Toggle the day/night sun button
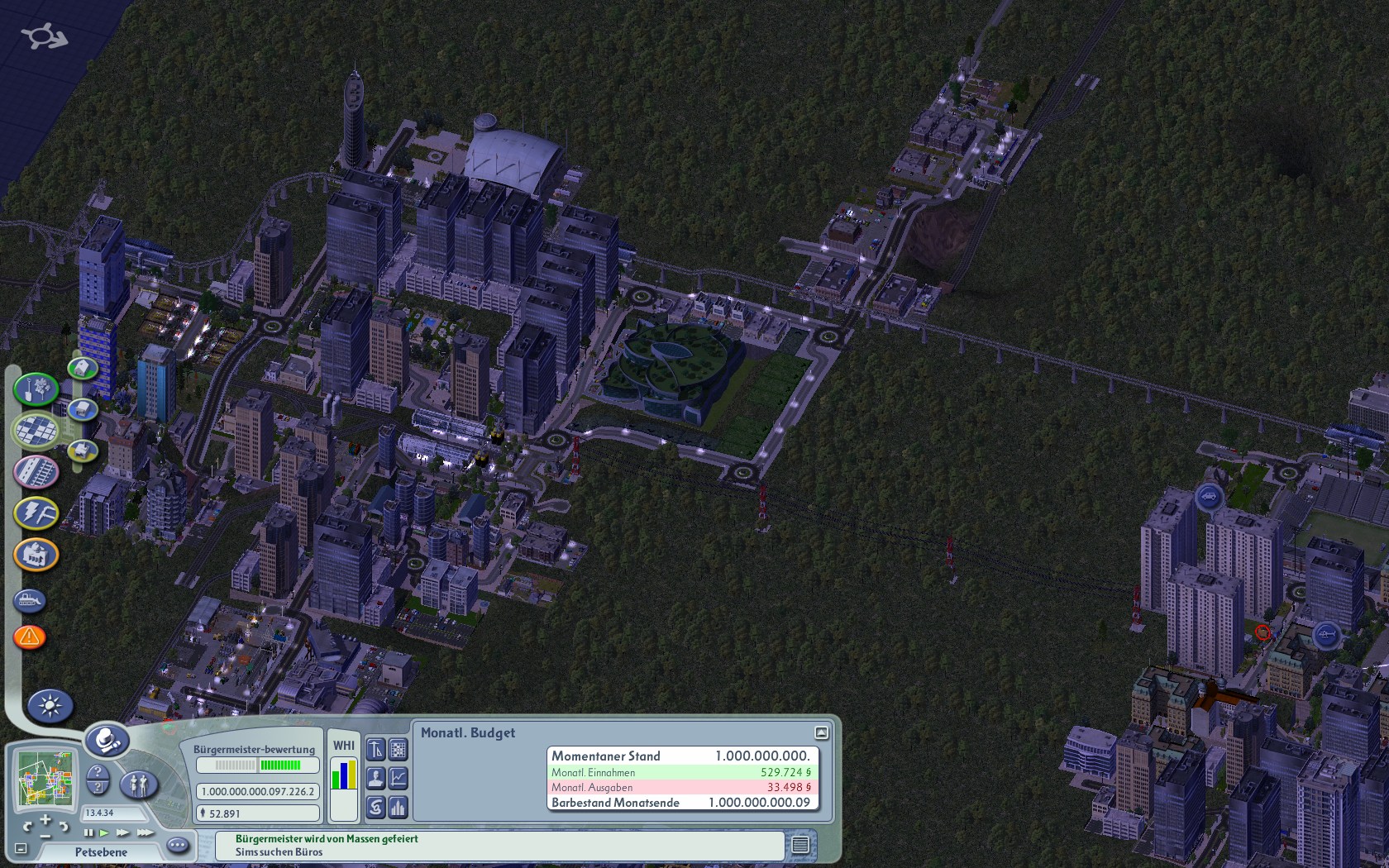1389x868 pixels. pos(50,706)
